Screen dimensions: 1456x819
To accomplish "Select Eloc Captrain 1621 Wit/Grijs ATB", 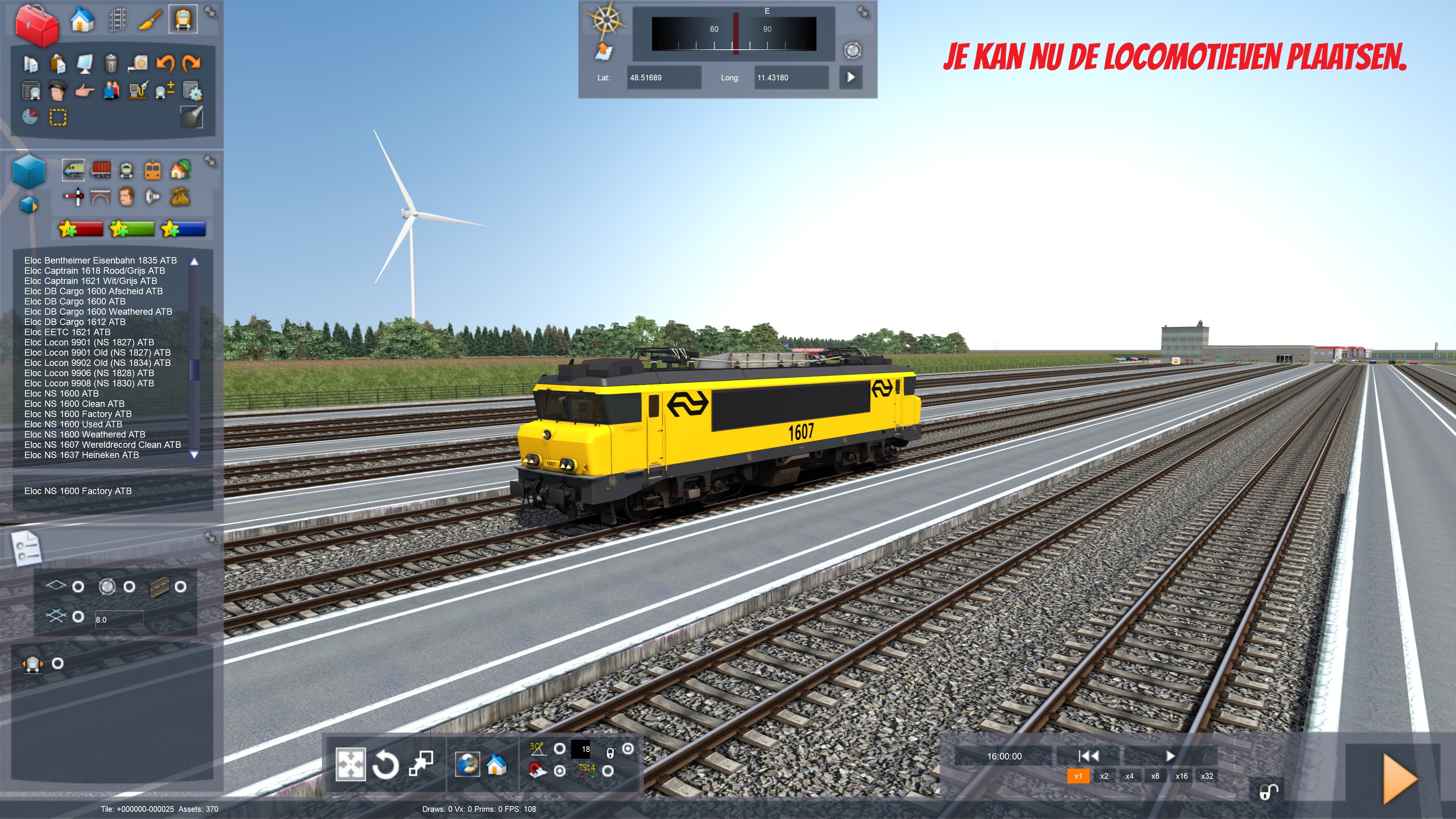I will [91, 281].
